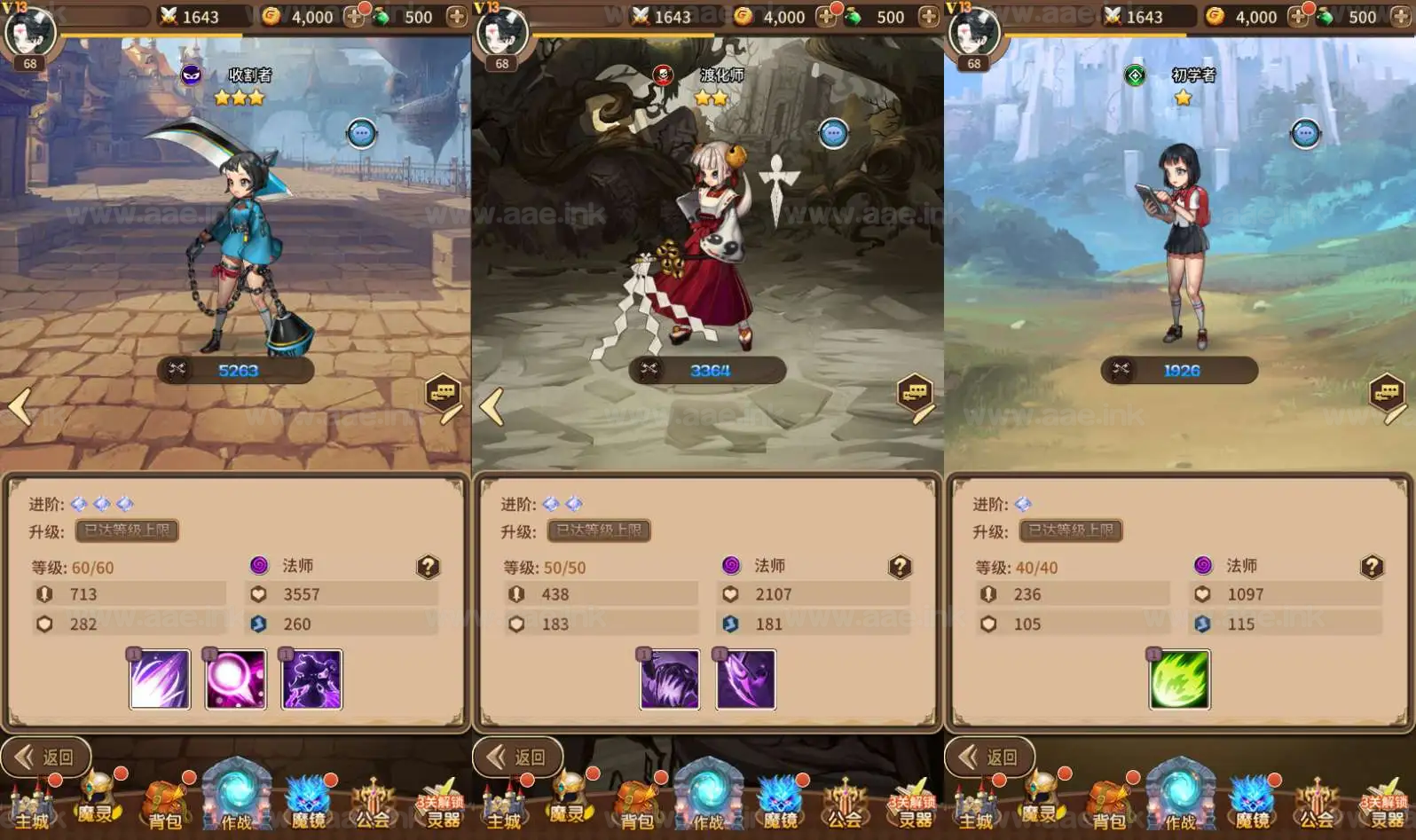Choose the purple scythe slash skill
The image size is (1416, 840).
click(x=745, y=679)
